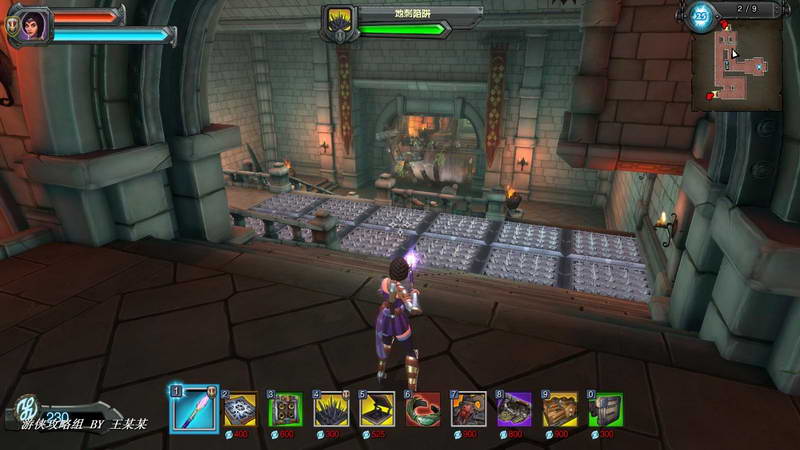
Task: Choose the green-framed trap in slot 0
Action: (605, 409)
